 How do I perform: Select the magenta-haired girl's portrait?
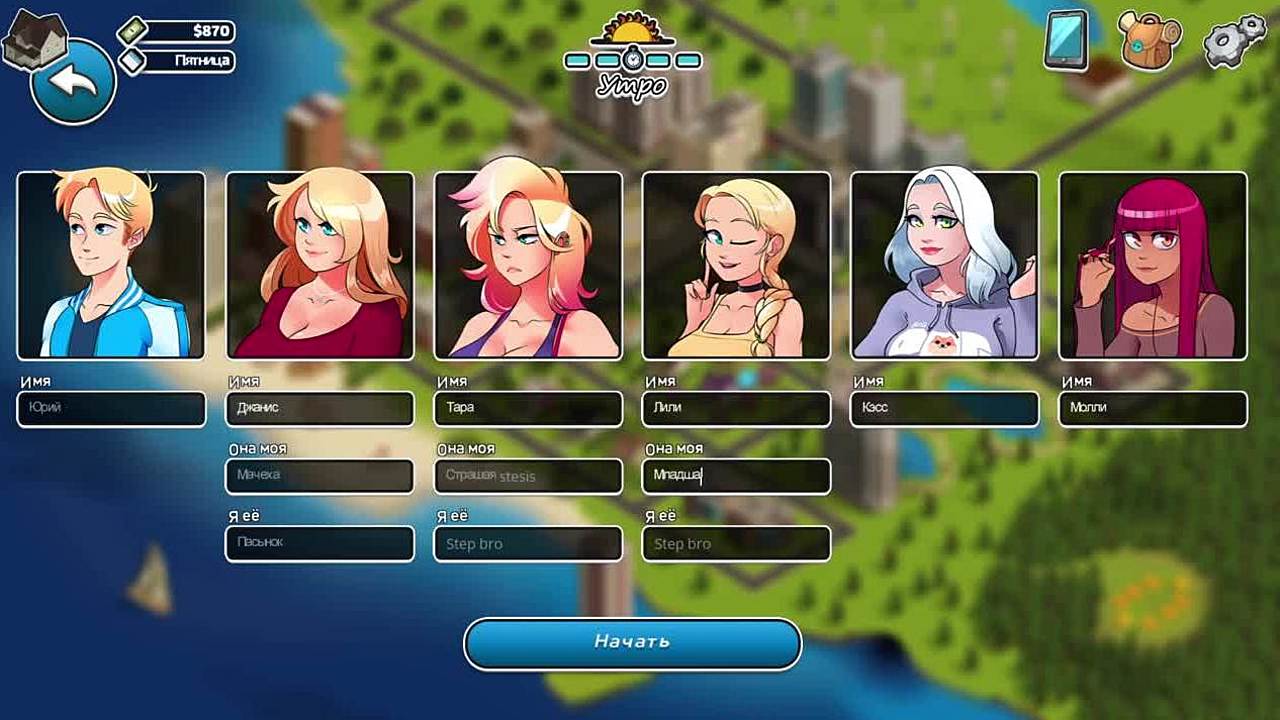(1152, 265)
